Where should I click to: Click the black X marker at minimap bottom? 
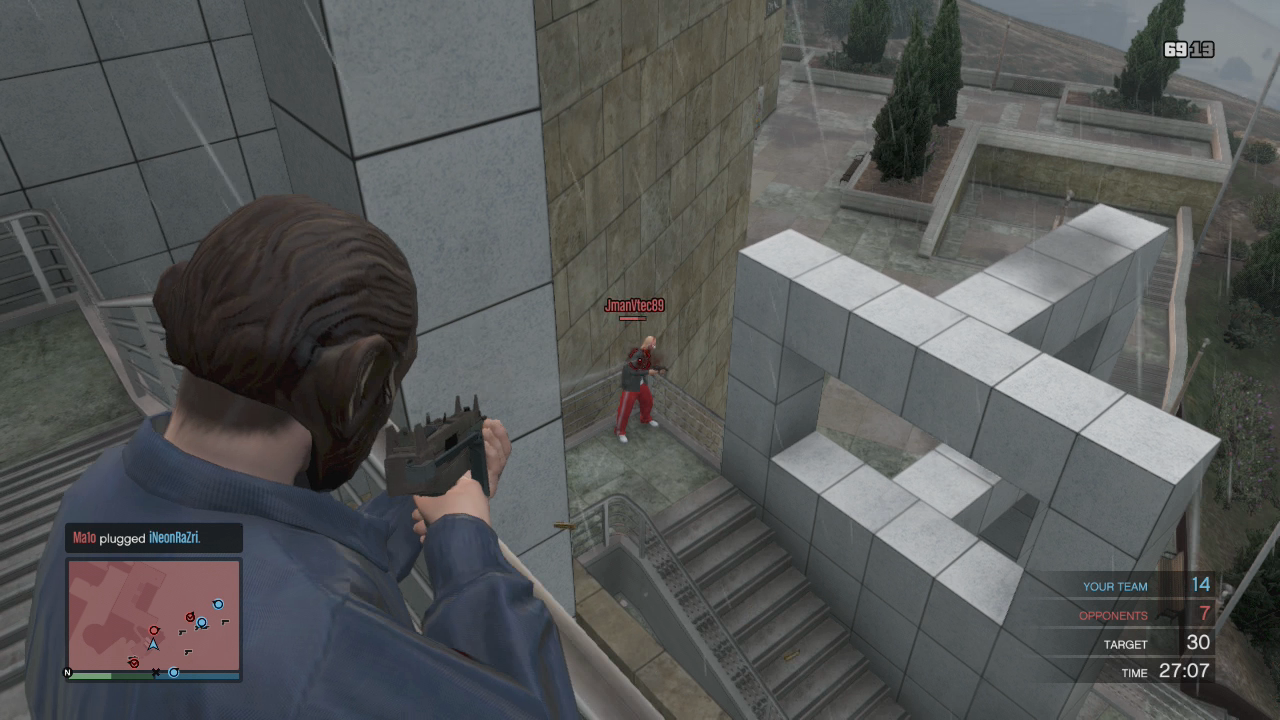[x=156, y=672]
